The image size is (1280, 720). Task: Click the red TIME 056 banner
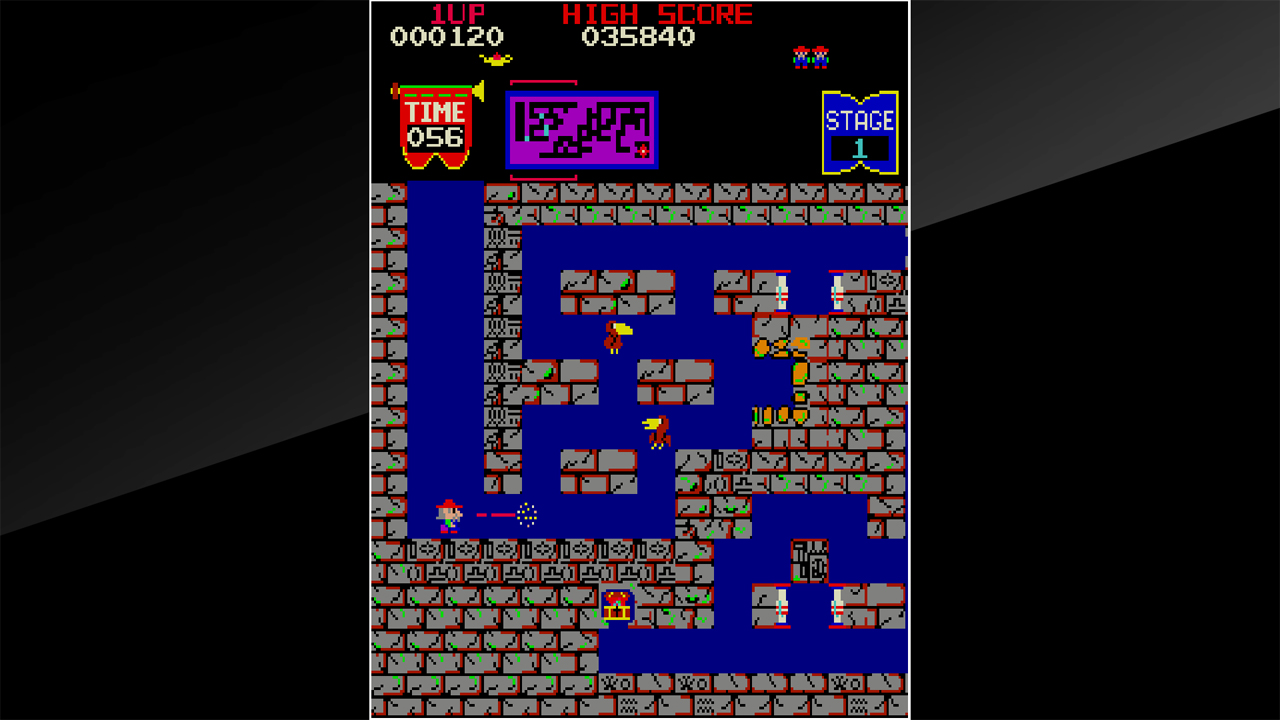pos(435,125)
